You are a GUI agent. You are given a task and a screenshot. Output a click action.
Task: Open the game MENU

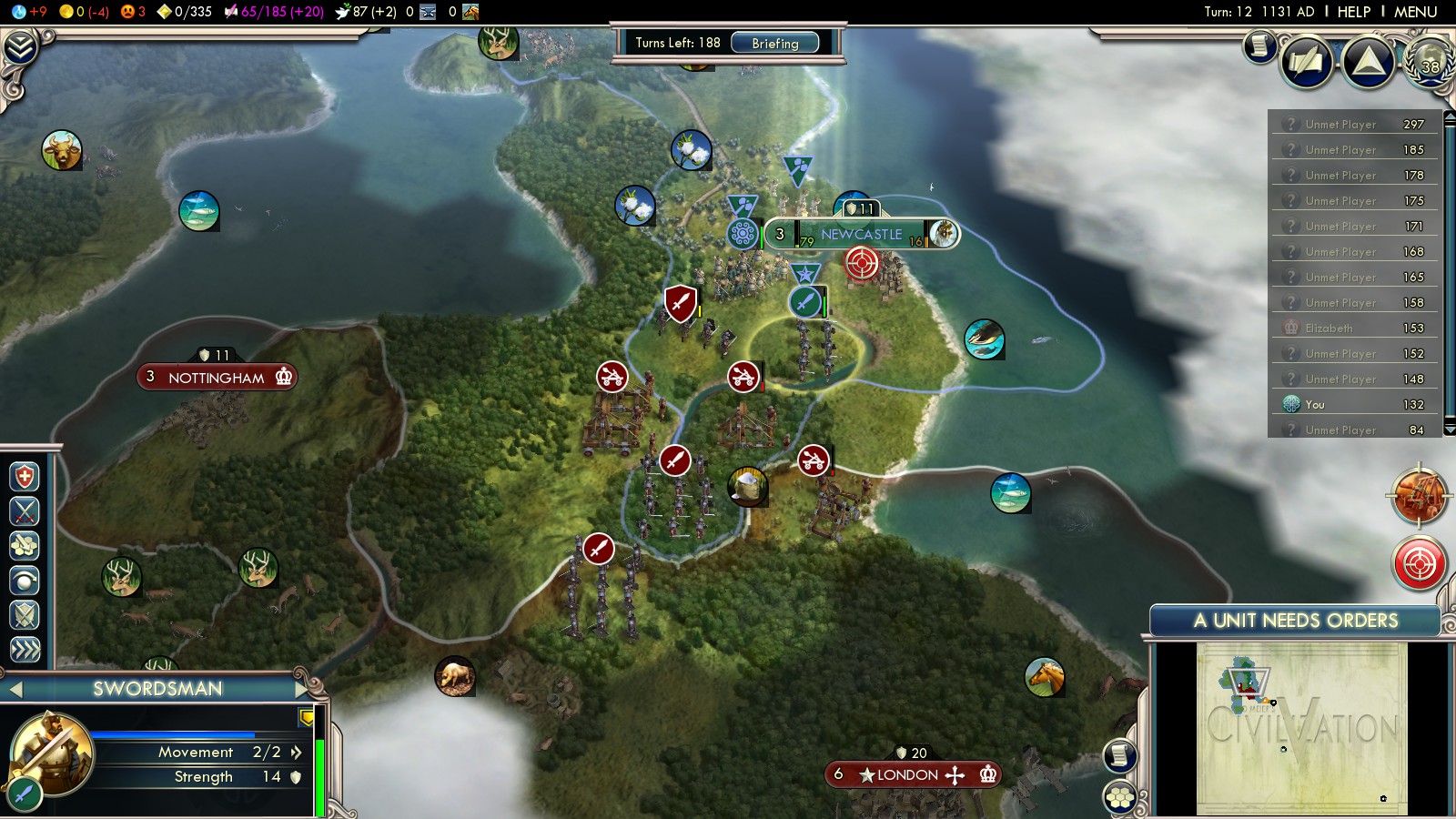1415,12
